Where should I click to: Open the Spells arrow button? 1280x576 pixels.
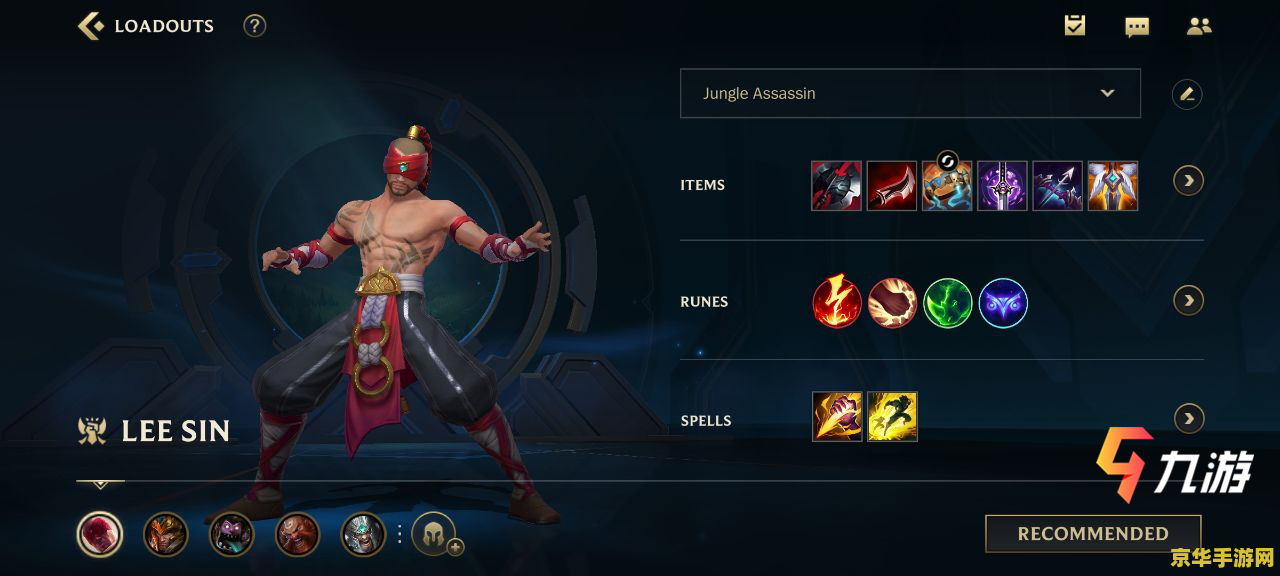click(x=1188, y=418)
